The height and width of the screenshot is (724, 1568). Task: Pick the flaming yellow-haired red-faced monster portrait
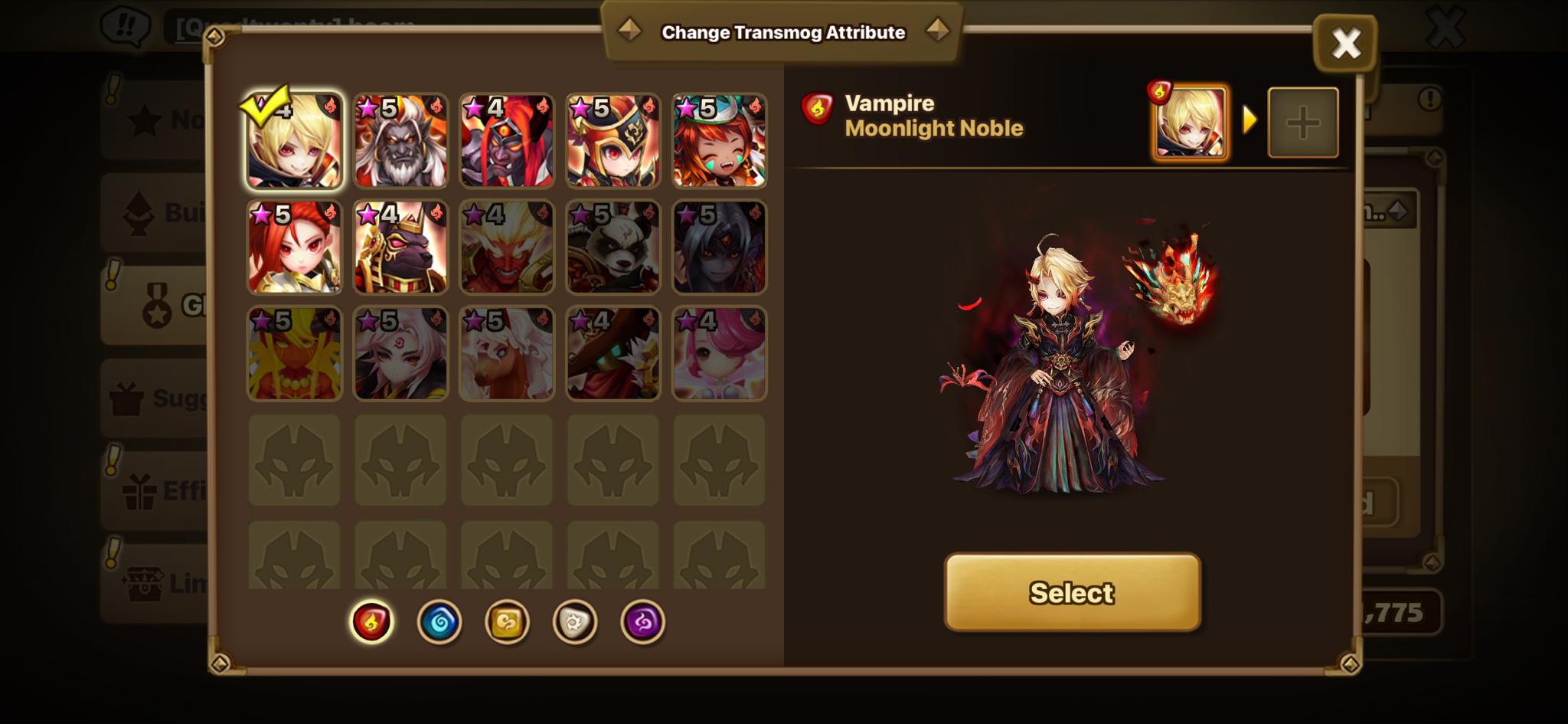[507, 247]
